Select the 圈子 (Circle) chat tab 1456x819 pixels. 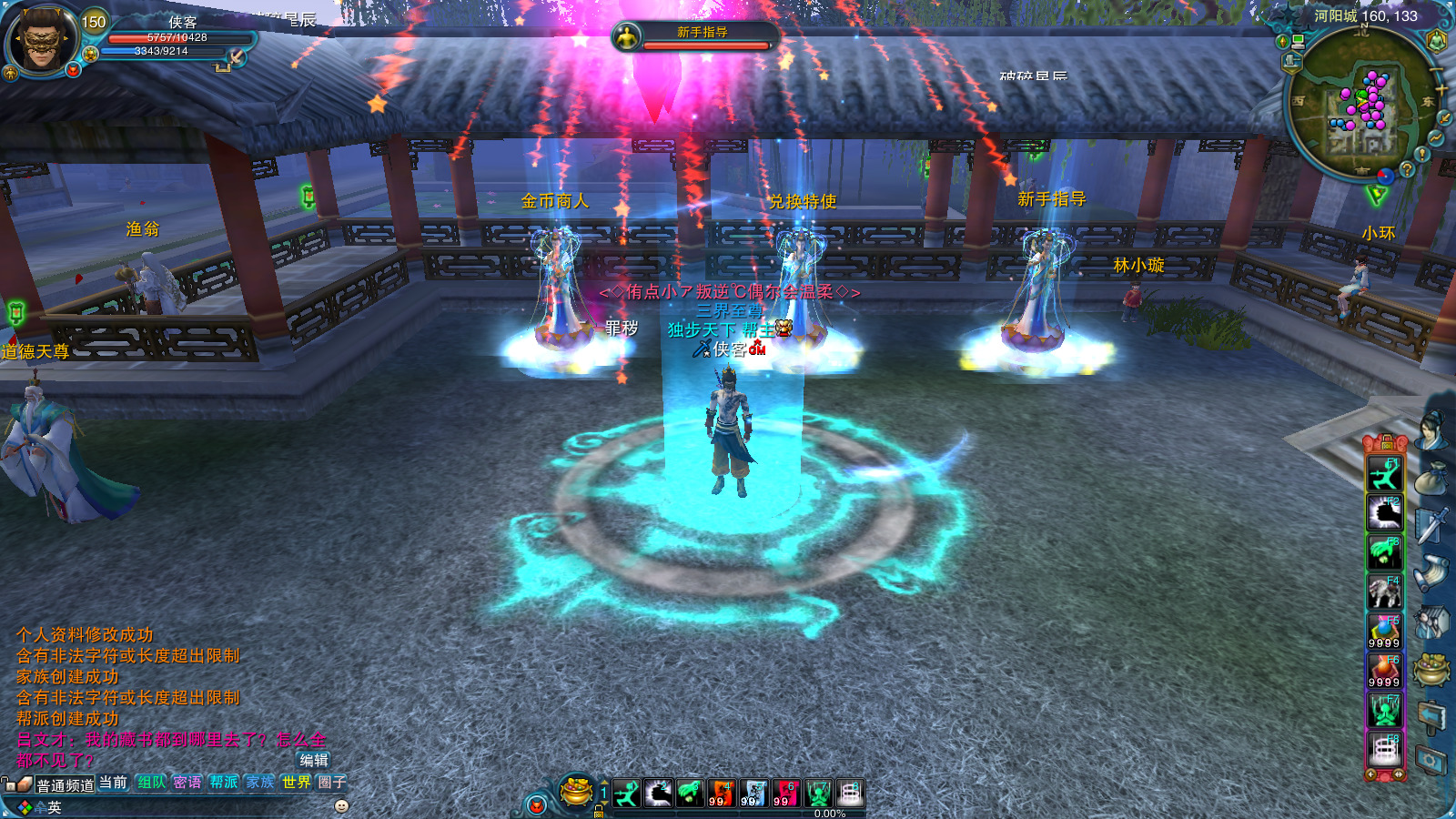332,783
